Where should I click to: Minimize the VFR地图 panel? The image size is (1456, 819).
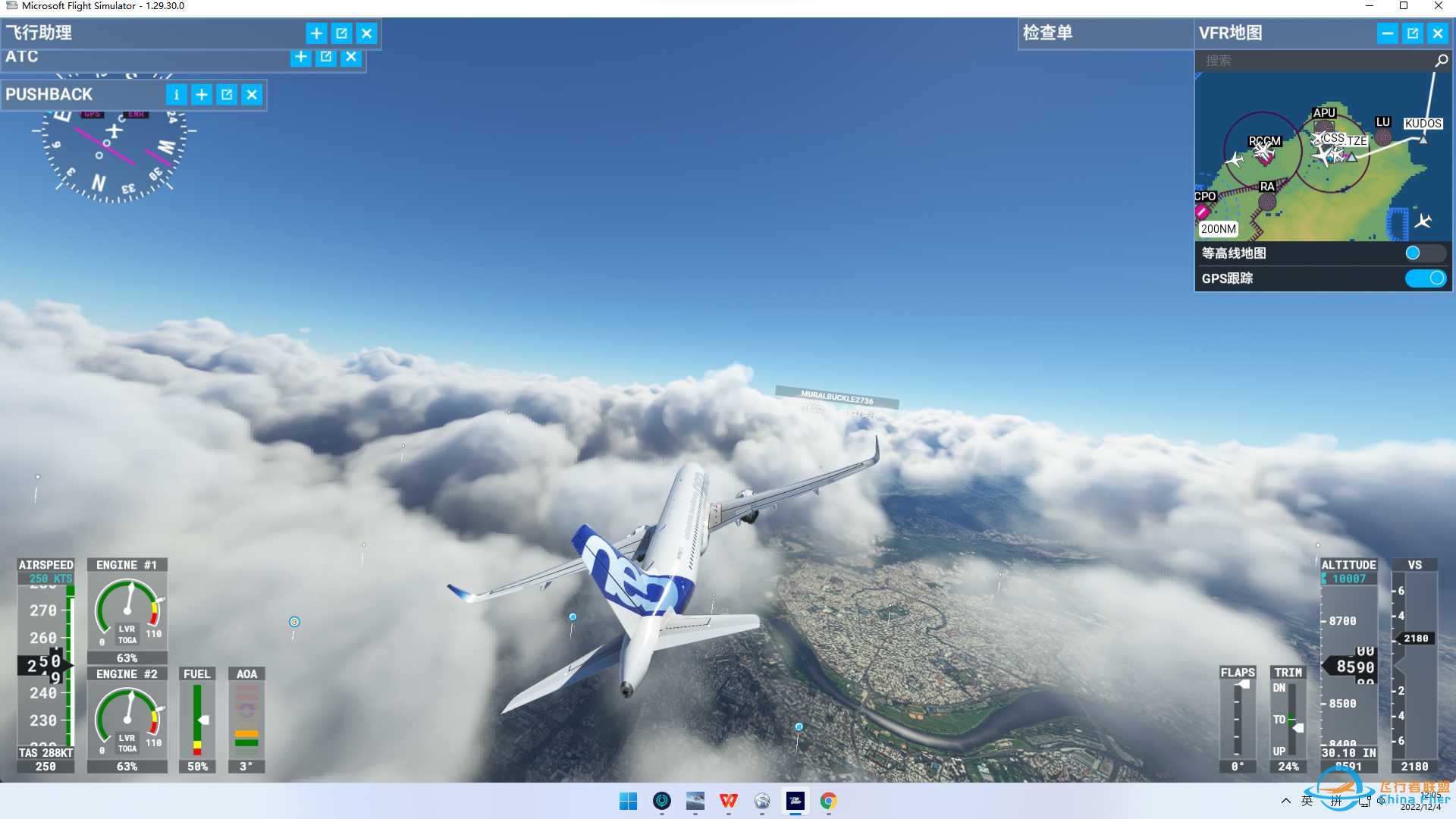click(1387, 33)
